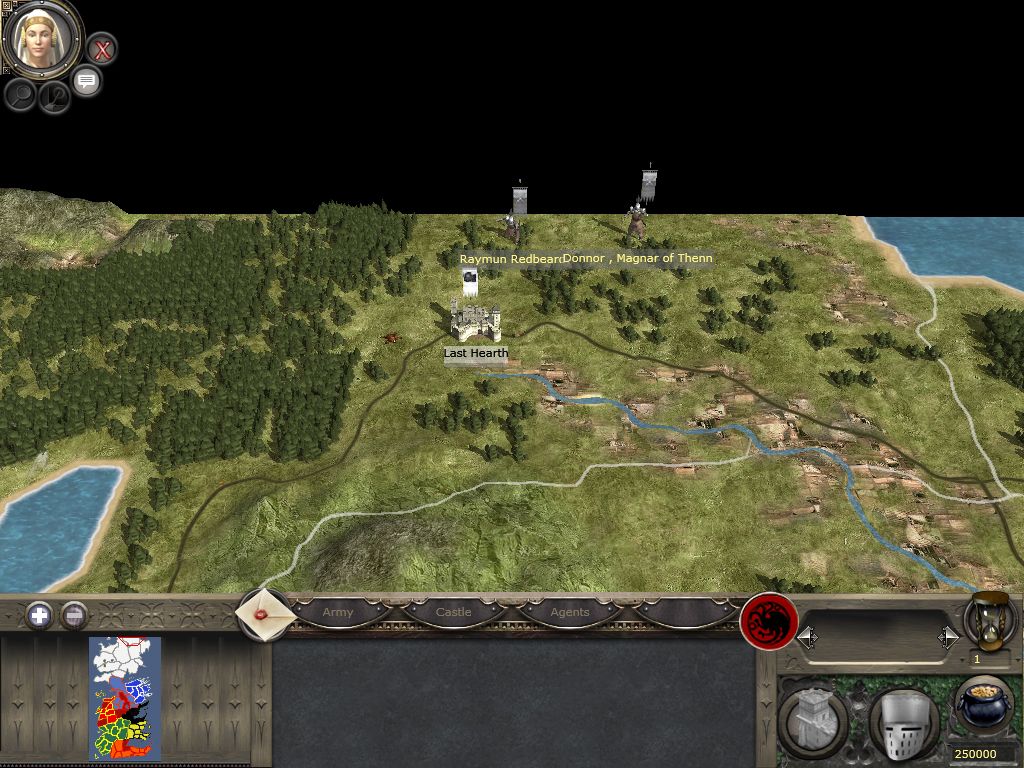Zoom in the minimap with plus
1024x768 pixels.
point(39,615)
